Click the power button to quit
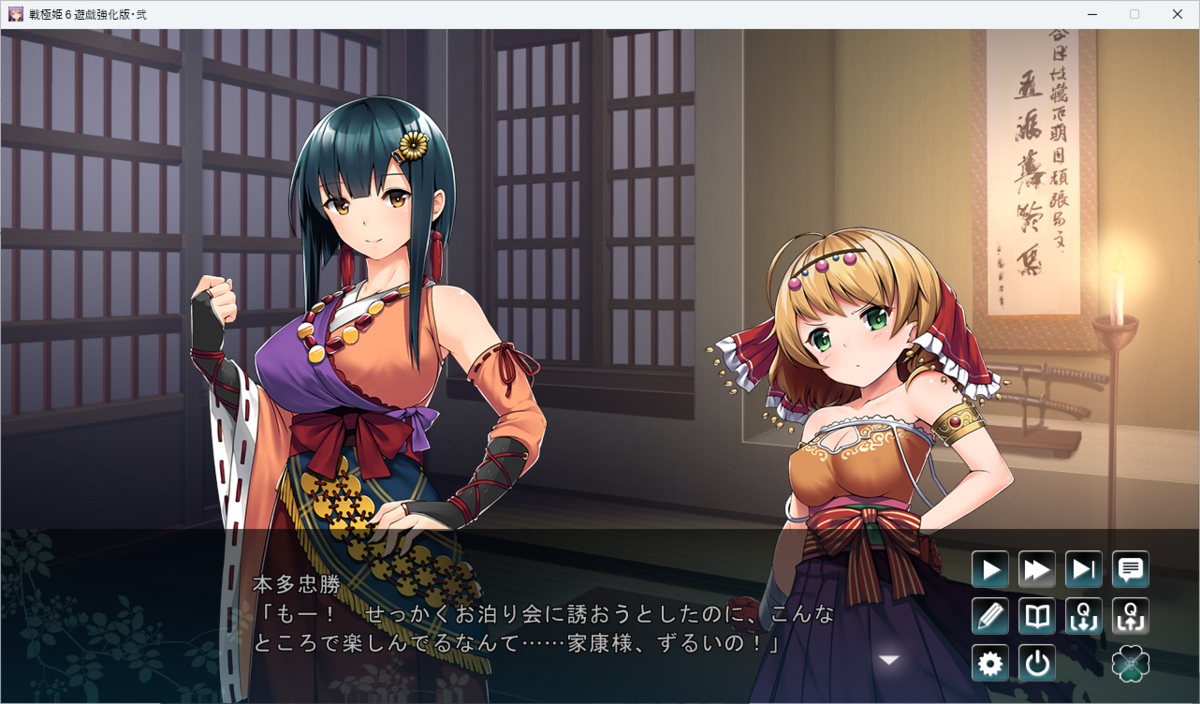1200x704 pixels. (x=1037, y=664)
